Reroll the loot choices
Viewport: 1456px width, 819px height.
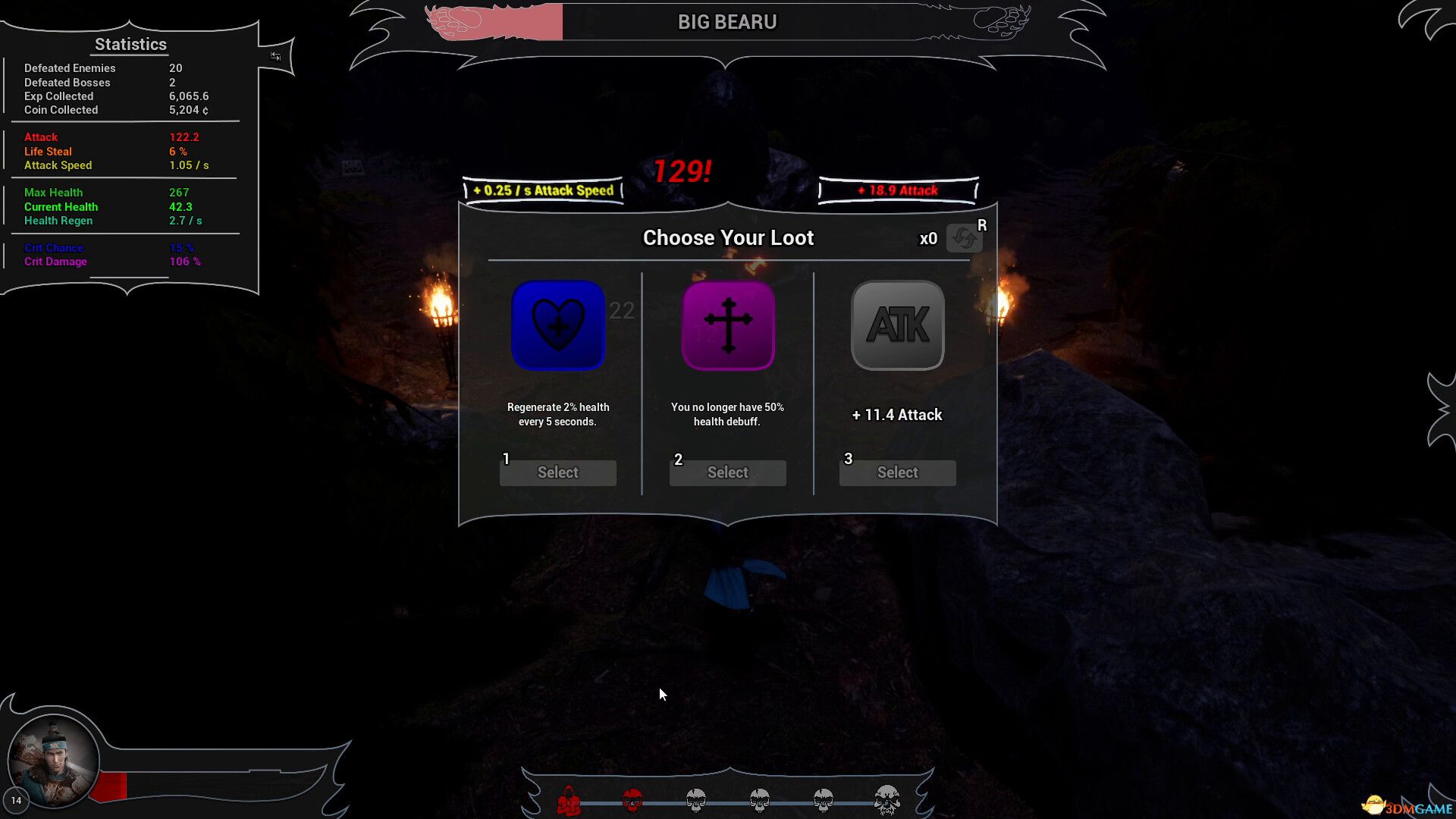click(964, 238)
